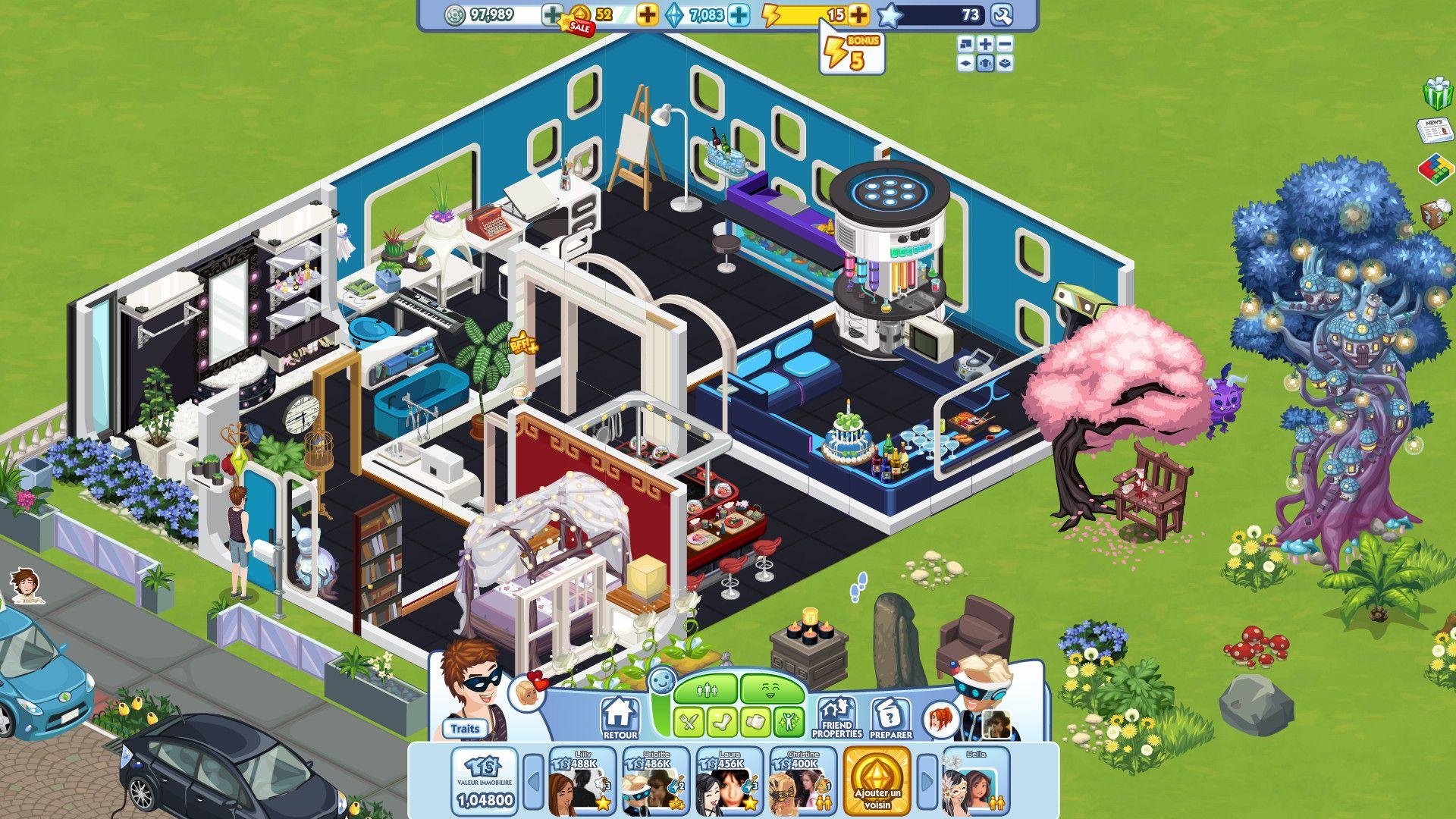This screenshot has width=1456, height=819.
Task: Toggle fullscreen view mode
Action: click(965, 44)
